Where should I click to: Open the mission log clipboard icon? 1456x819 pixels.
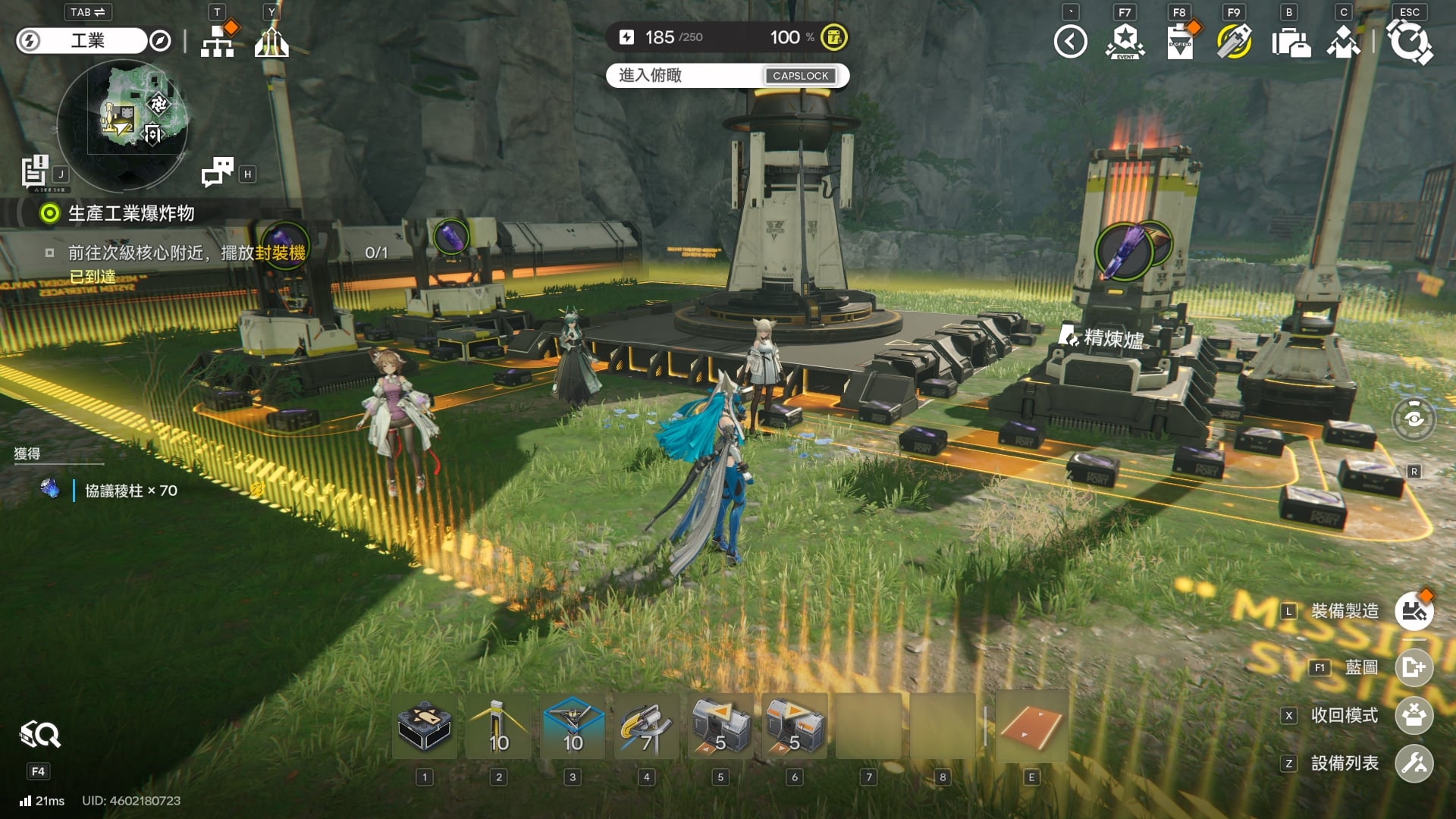pos(34,171)
